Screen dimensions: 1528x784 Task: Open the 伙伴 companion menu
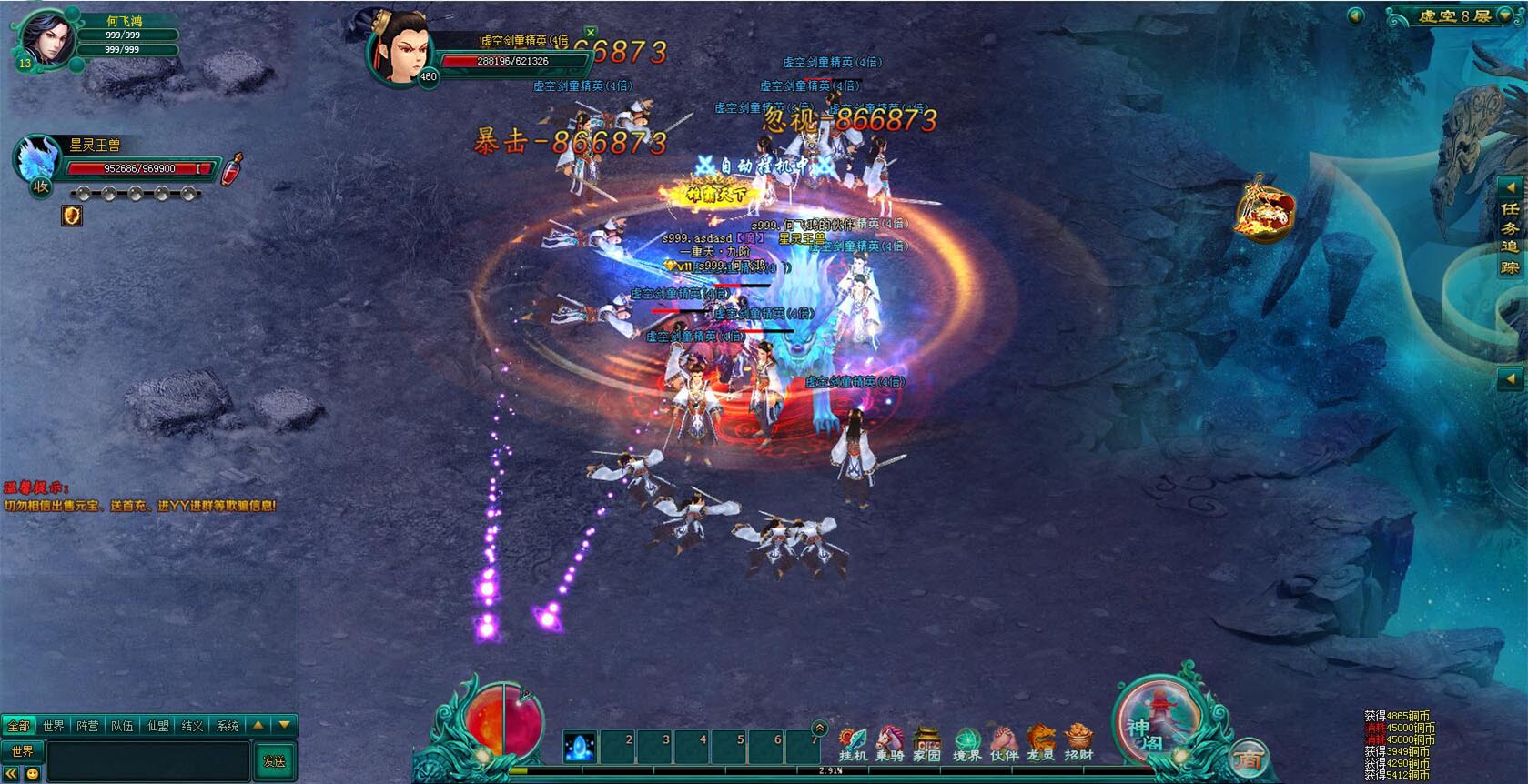point(1004,744)
